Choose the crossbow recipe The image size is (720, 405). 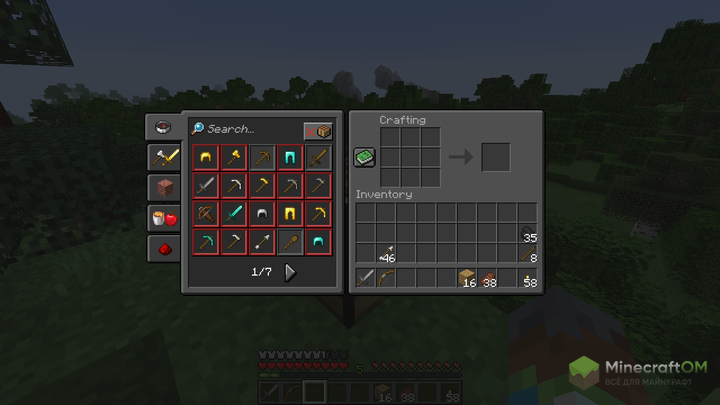pyautogui.click(x=205, y=214)
